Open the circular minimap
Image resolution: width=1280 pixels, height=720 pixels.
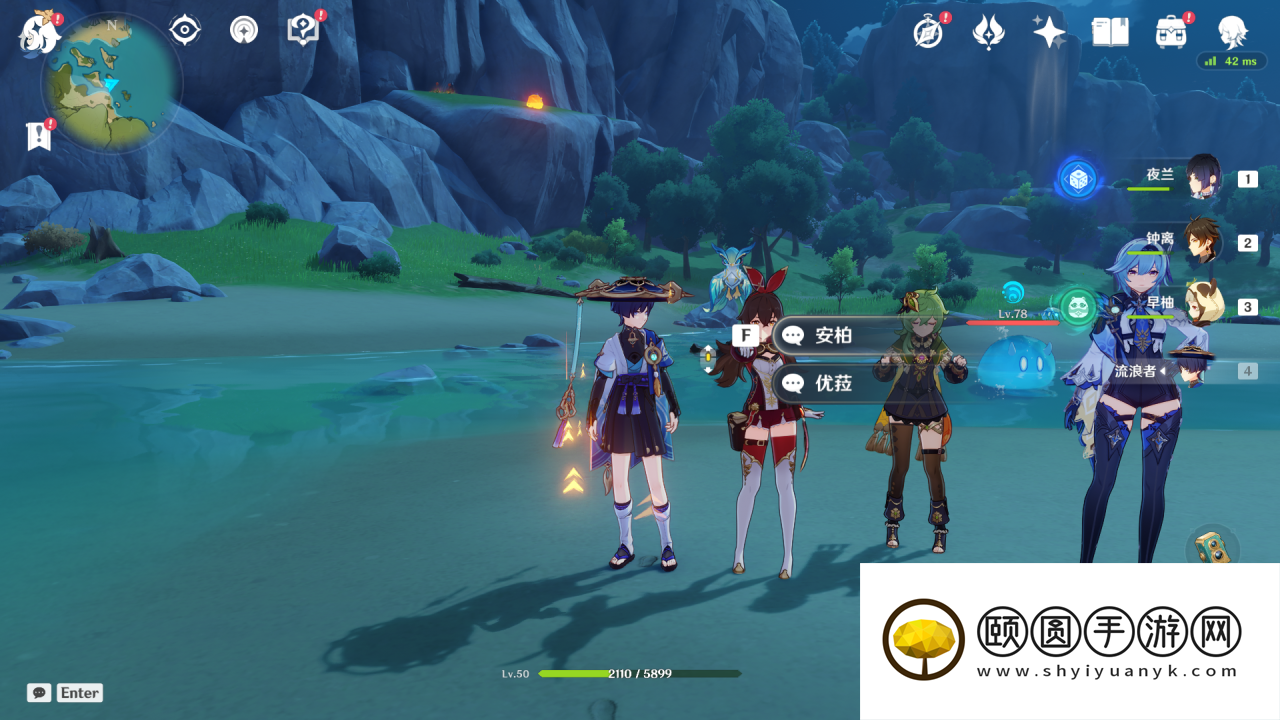[112, 82]
